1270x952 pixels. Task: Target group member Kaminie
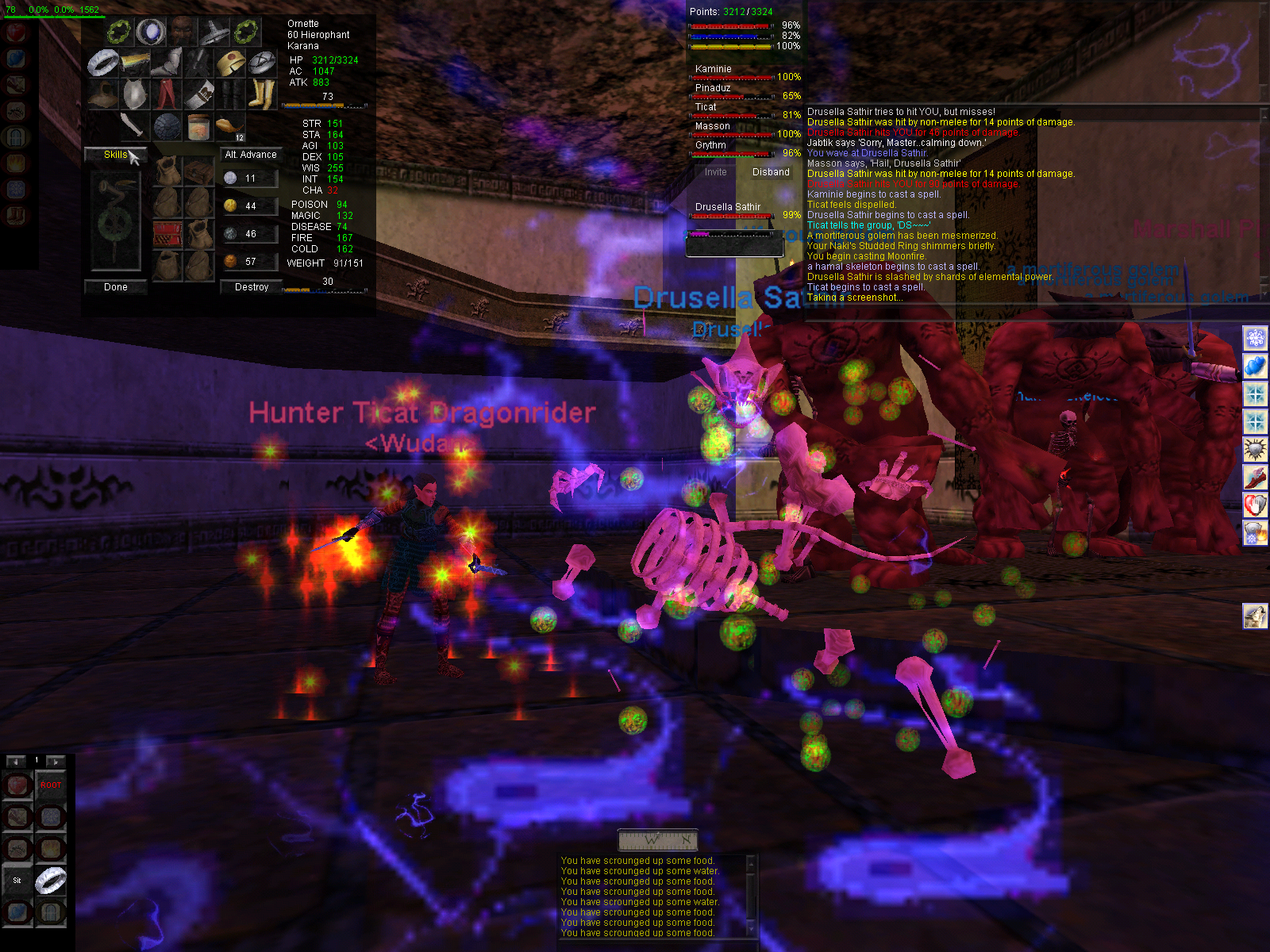pos(714,69)
